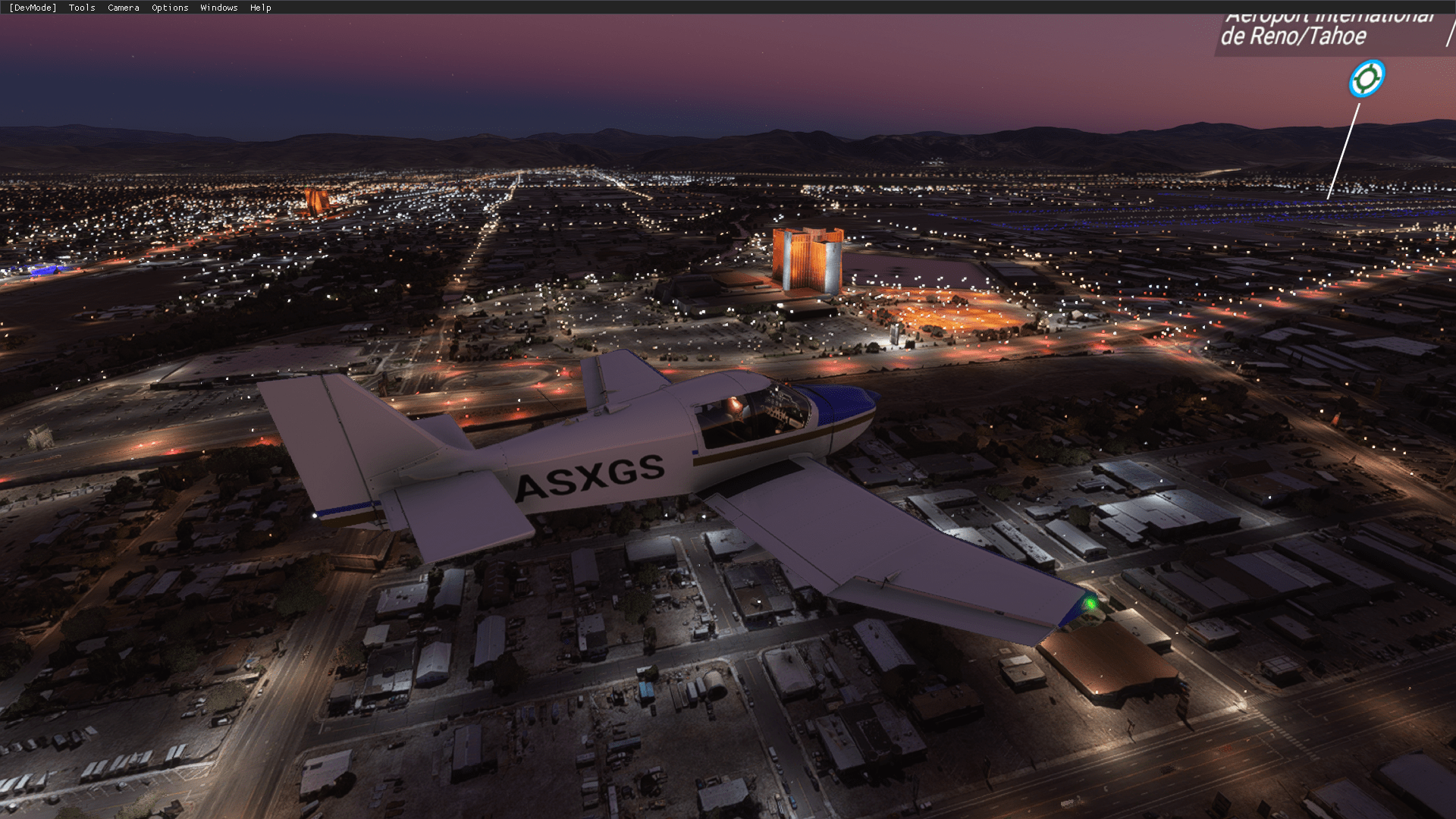Open the Help menu
This screenshot has width=1456, height=819.
[x=260, y=8]
